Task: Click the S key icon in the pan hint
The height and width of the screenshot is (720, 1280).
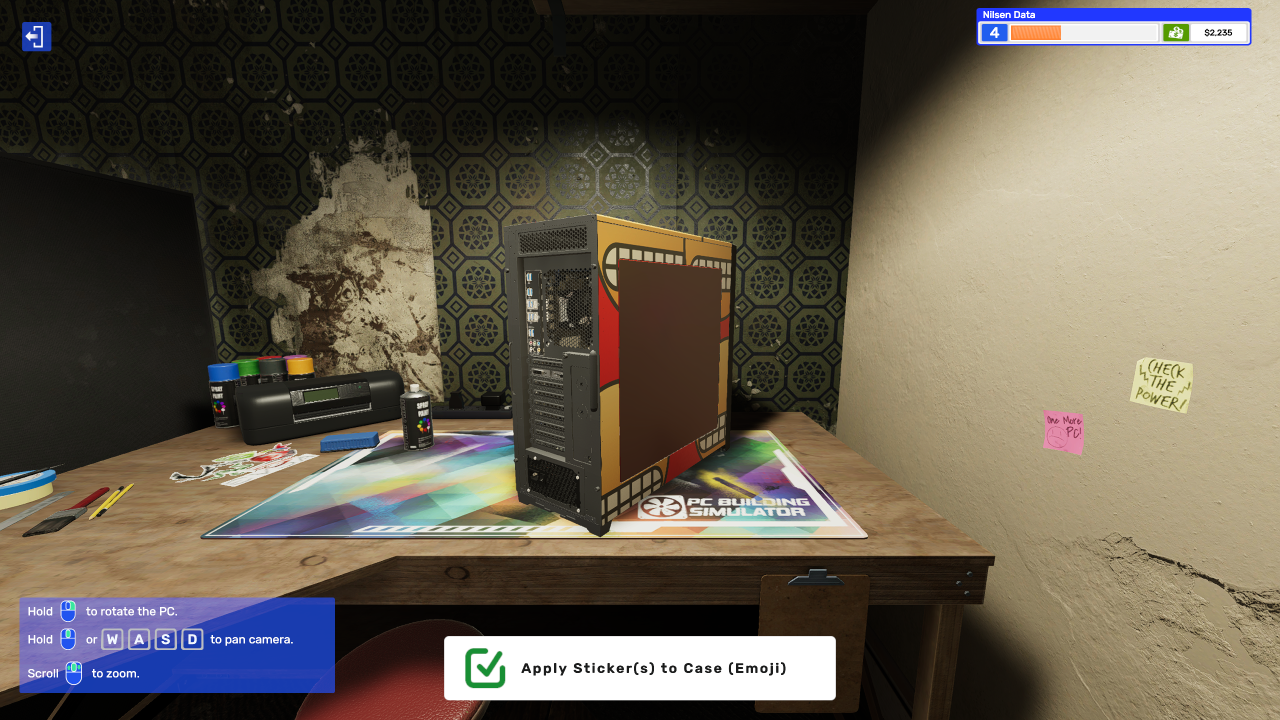Action: [165, 639]
